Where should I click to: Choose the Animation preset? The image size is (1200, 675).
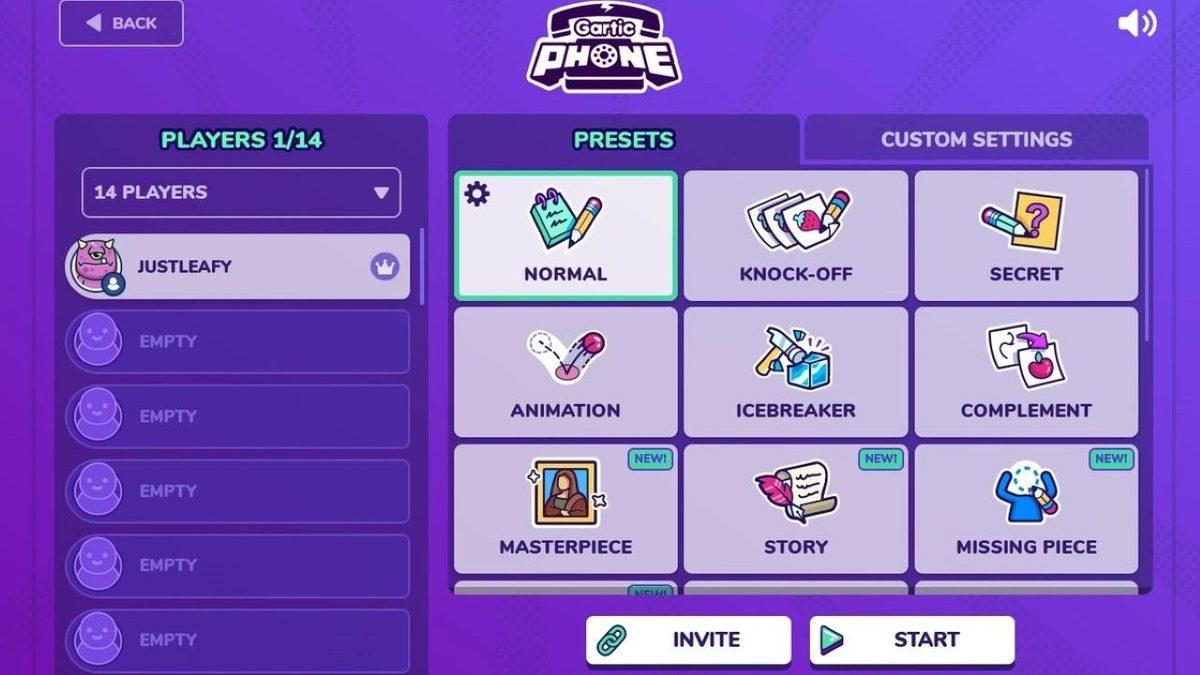[x=566, y=372]
